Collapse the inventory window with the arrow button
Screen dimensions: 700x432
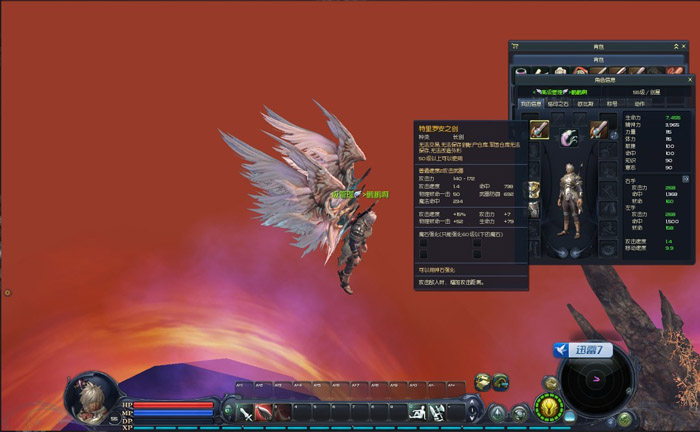674,46
